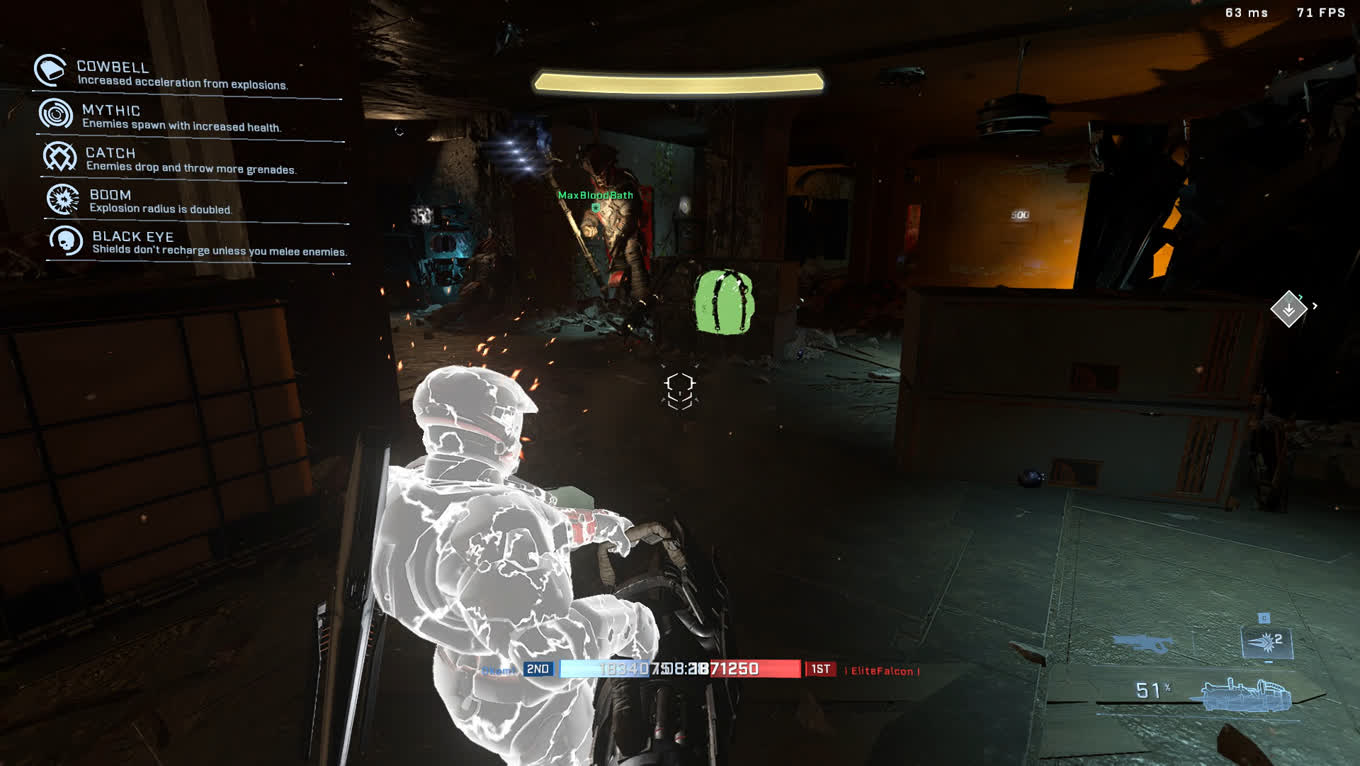Image resolution: width=1360 pixels, height=766 pixels.
Task: Switch to the secondary weapon icon
Action: (1145, 643)
